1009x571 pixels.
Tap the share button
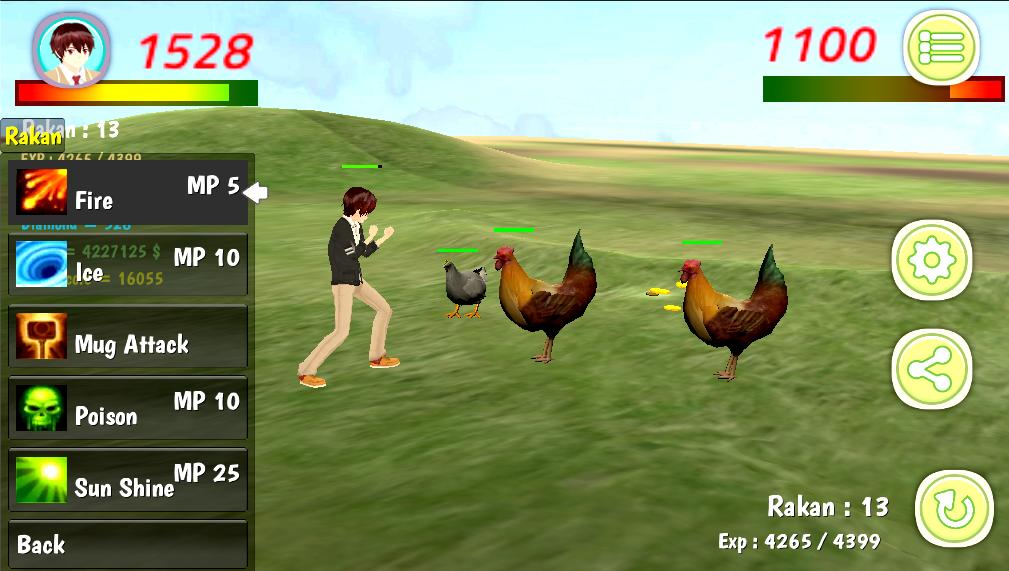click(931, 369)
